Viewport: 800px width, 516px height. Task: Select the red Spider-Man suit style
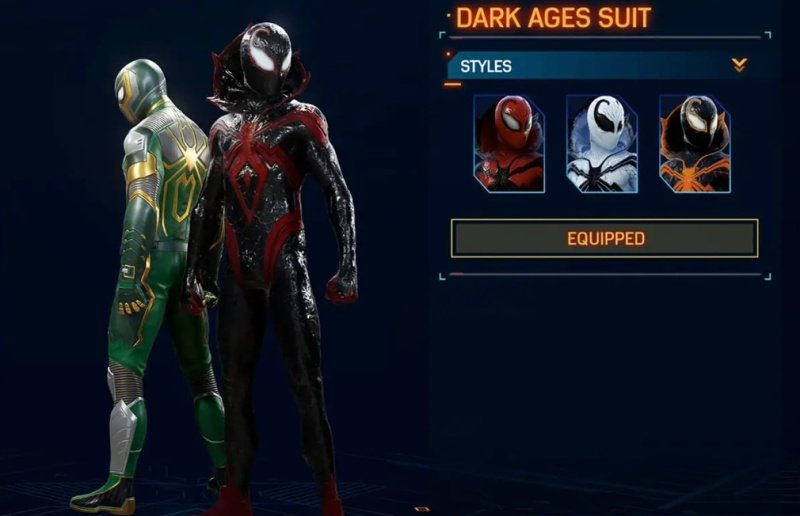coord(509,143)
